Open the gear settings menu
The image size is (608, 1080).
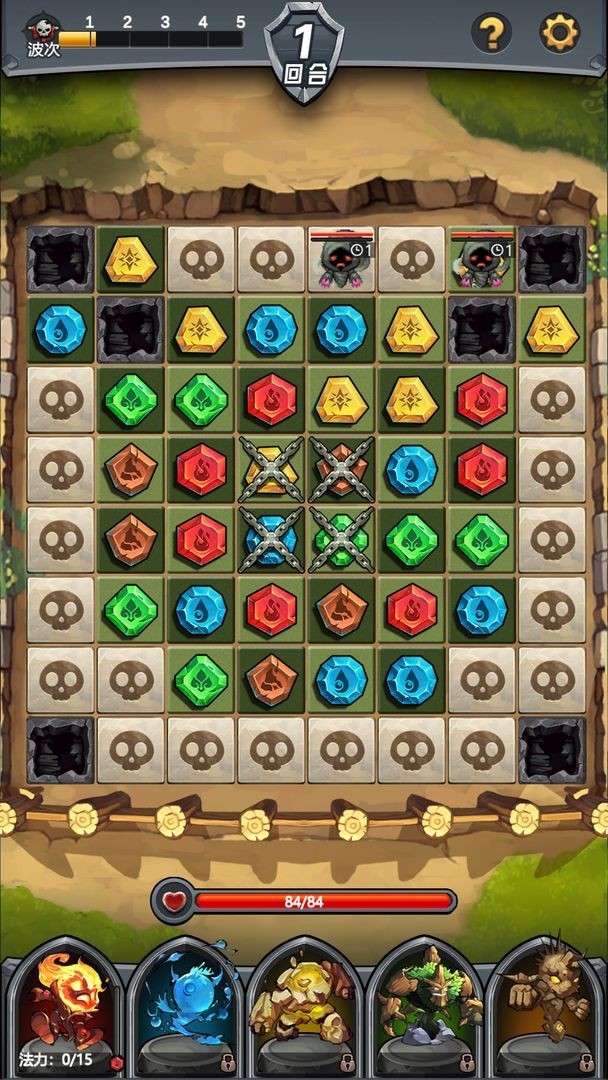(559, 34)
